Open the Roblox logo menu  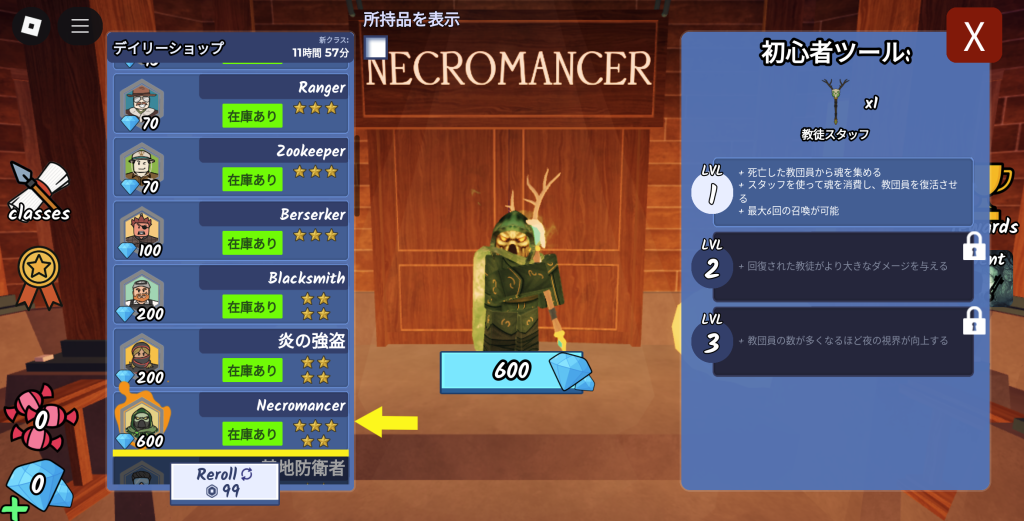(x=31, y=25)
